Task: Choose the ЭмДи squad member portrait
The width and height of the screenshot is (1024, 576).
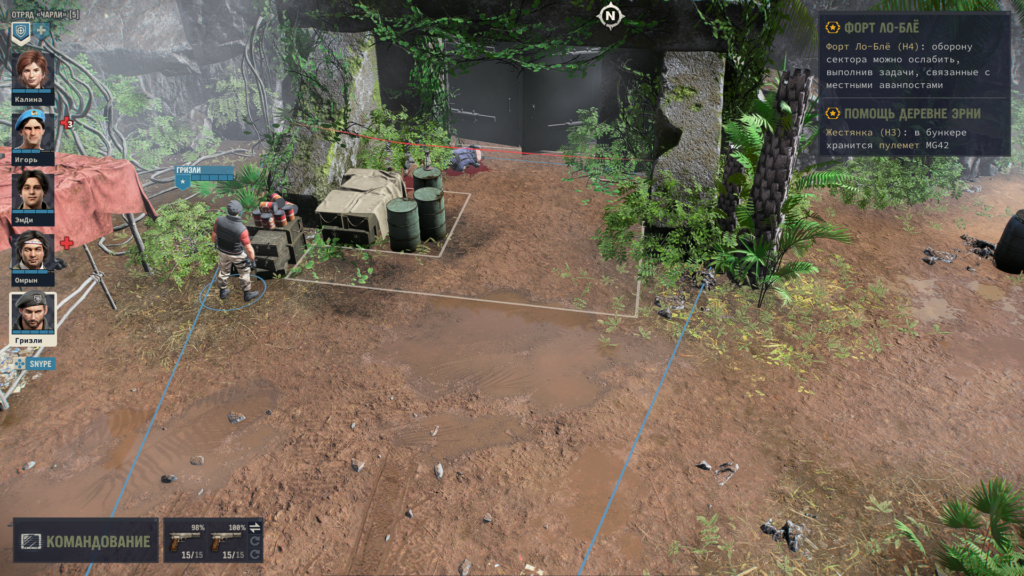Action: [33, 190]
